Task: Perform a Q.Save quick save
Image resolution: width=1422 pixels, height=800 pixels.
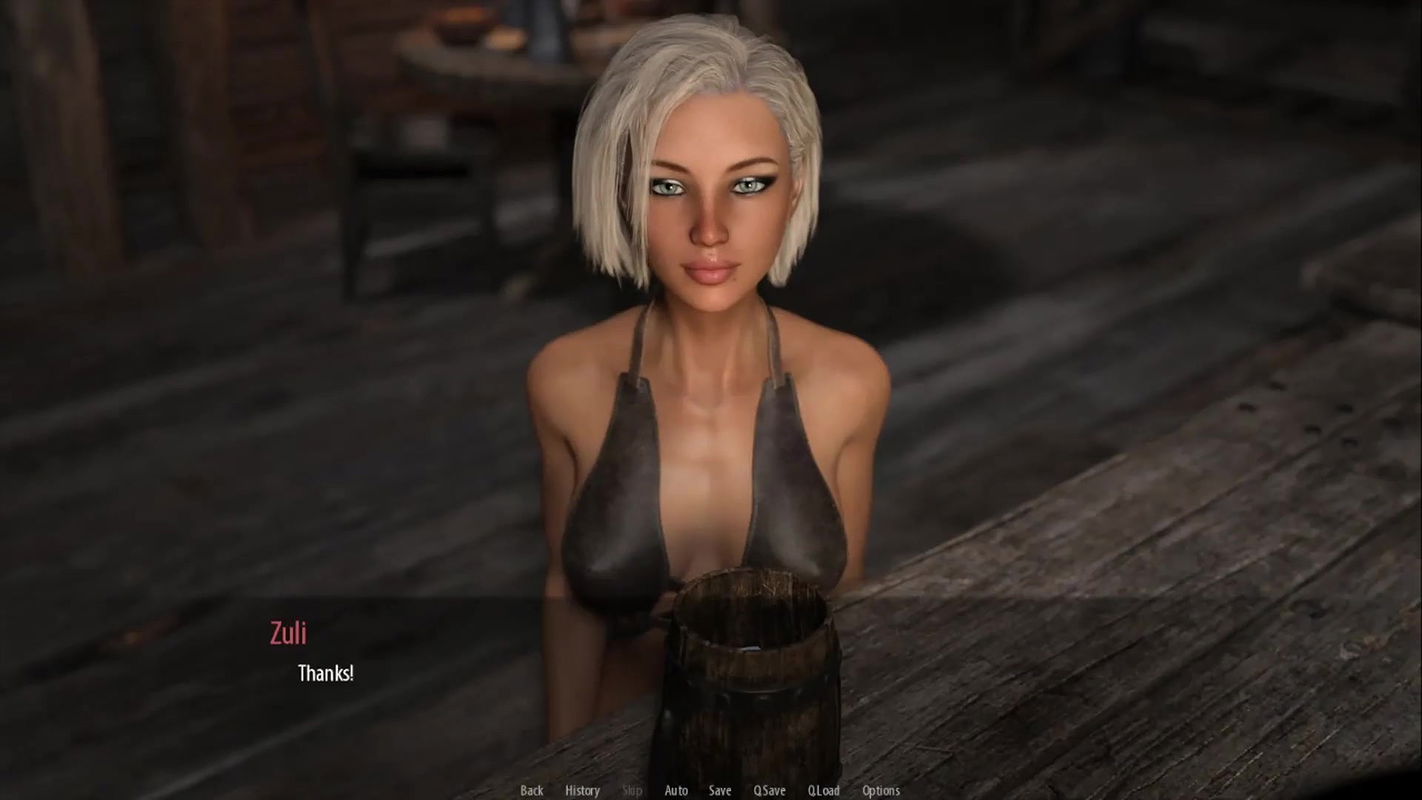Action: tap(769, 790)
